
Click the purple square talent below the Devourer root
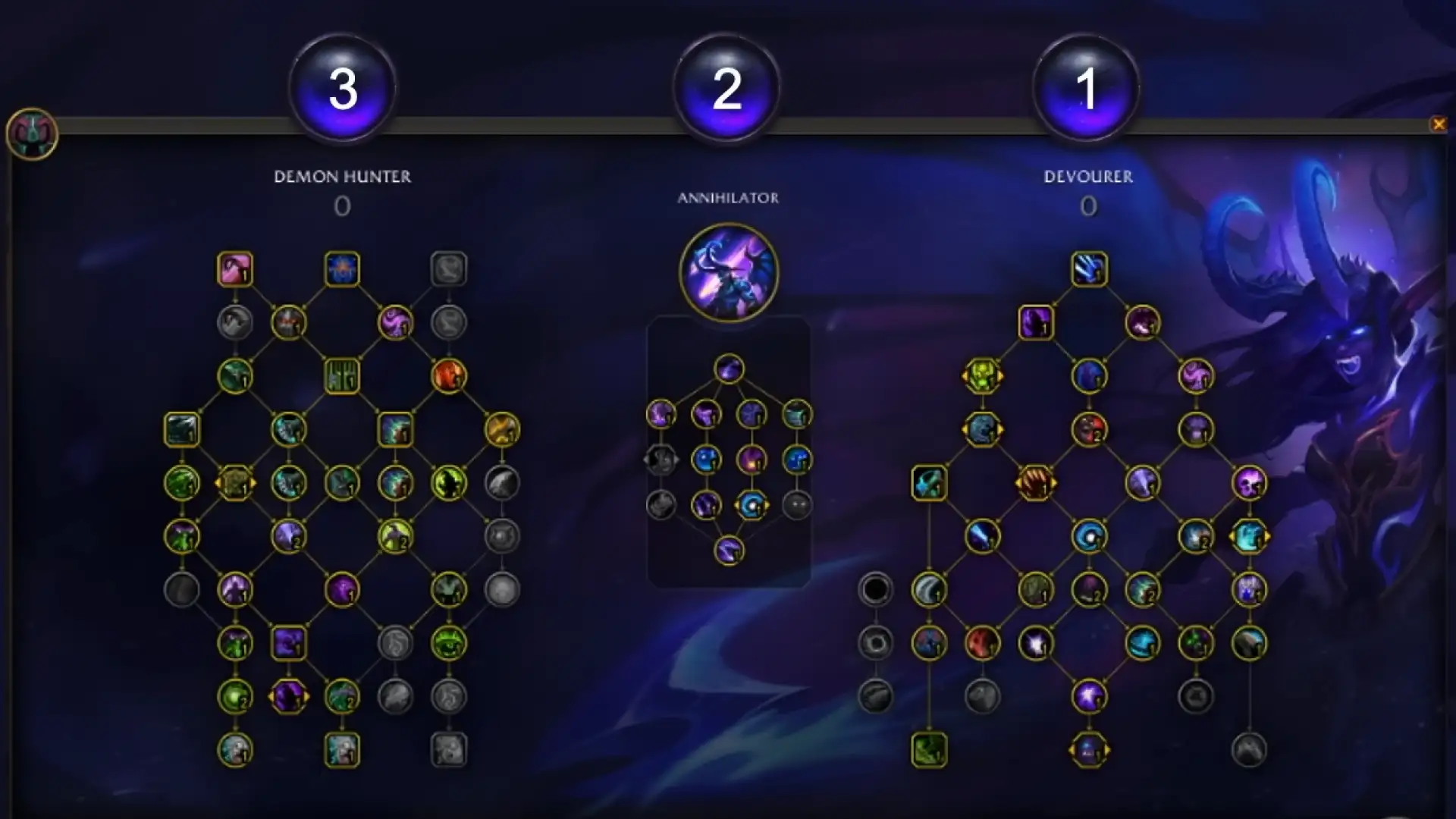coord(1035,322)
